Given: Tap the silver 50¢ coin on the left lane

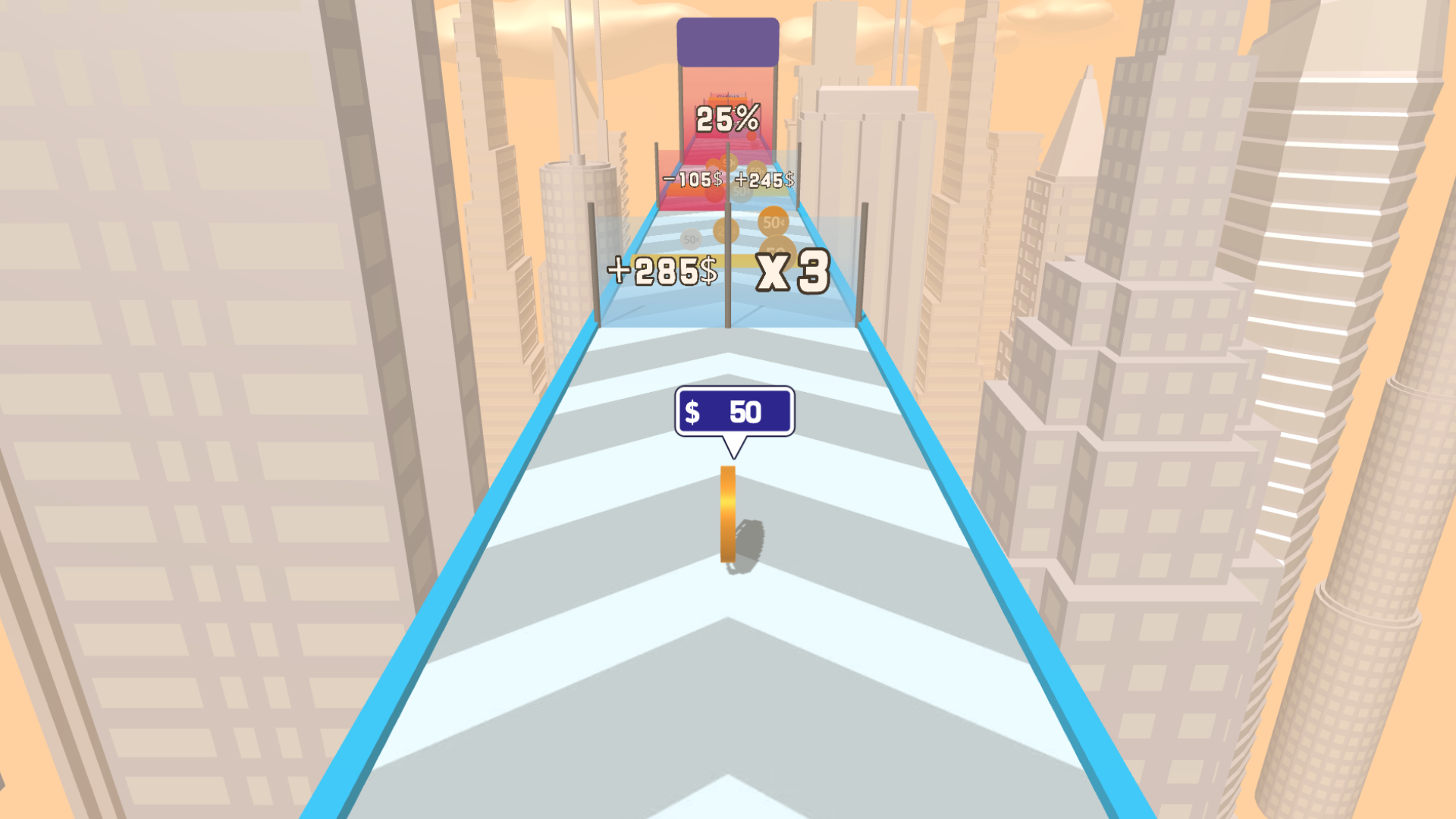Looking at the screenshot, I should pyautogui.click(x=689, y=239).
